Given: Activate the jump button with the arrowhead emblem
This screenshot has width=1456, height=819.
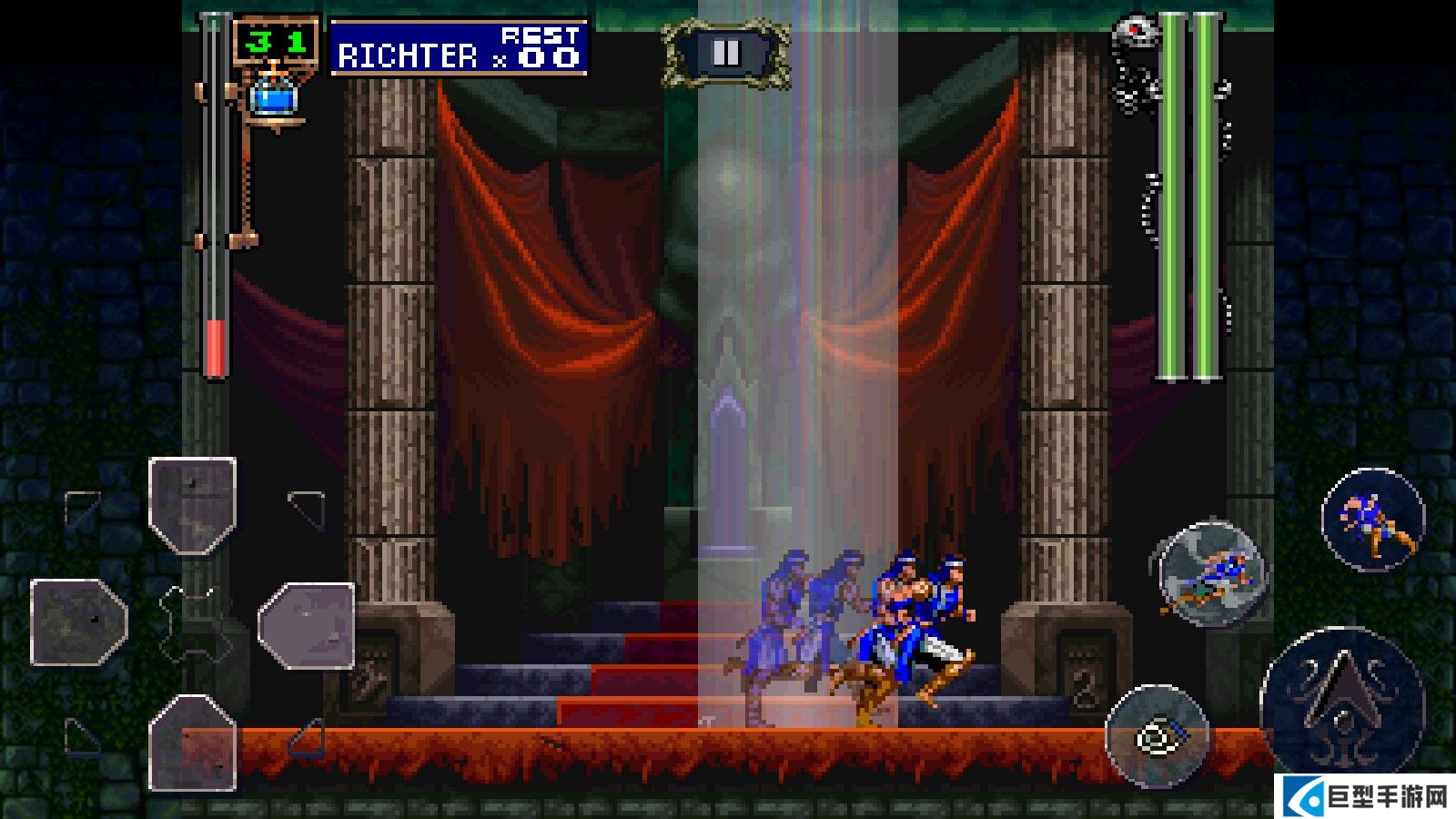Looking at the screenshot, I should coord(1341,701).
